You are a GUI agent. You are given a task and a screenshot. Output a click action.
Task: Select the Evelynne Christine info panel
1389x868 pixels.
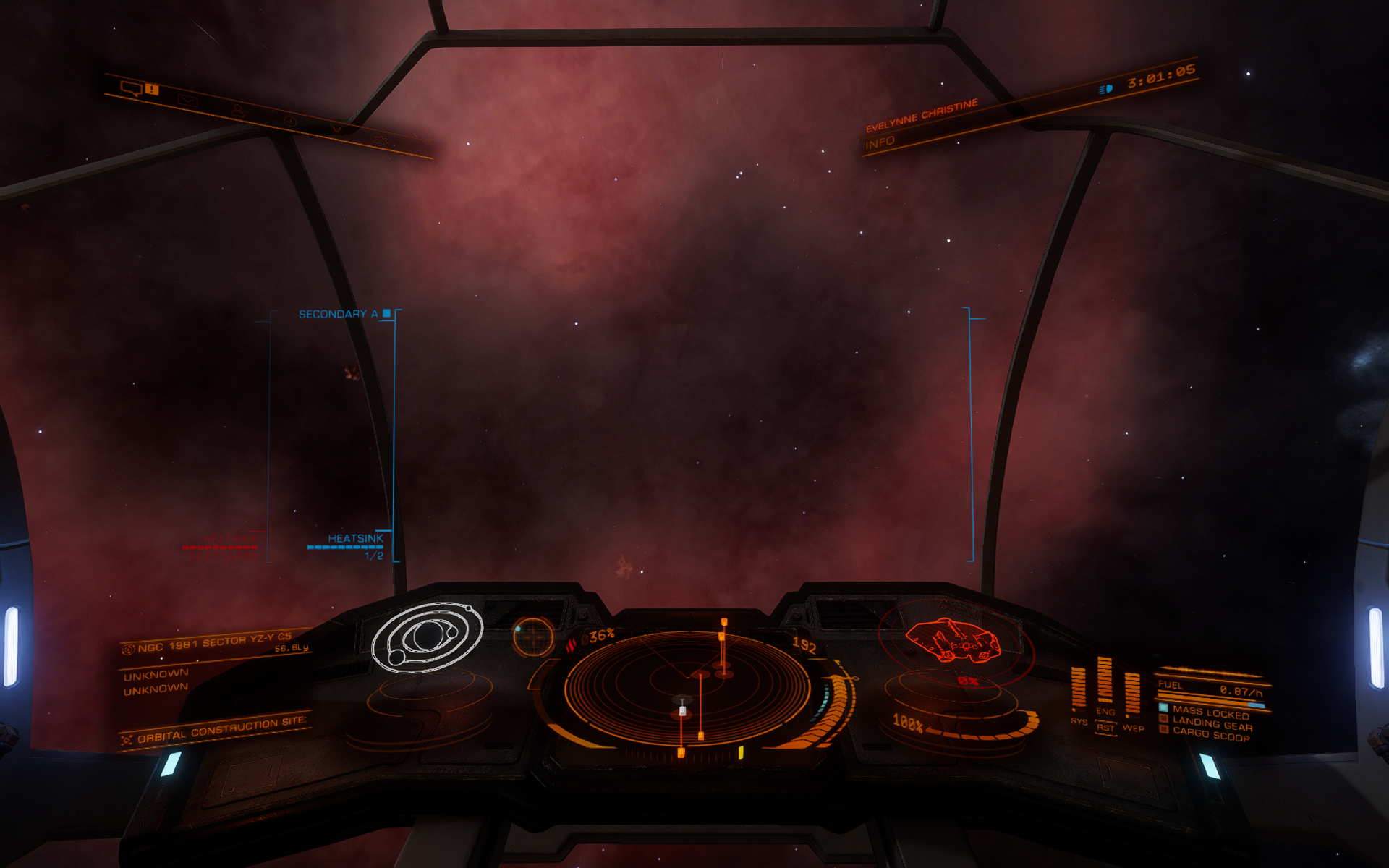tap(920, 123)
